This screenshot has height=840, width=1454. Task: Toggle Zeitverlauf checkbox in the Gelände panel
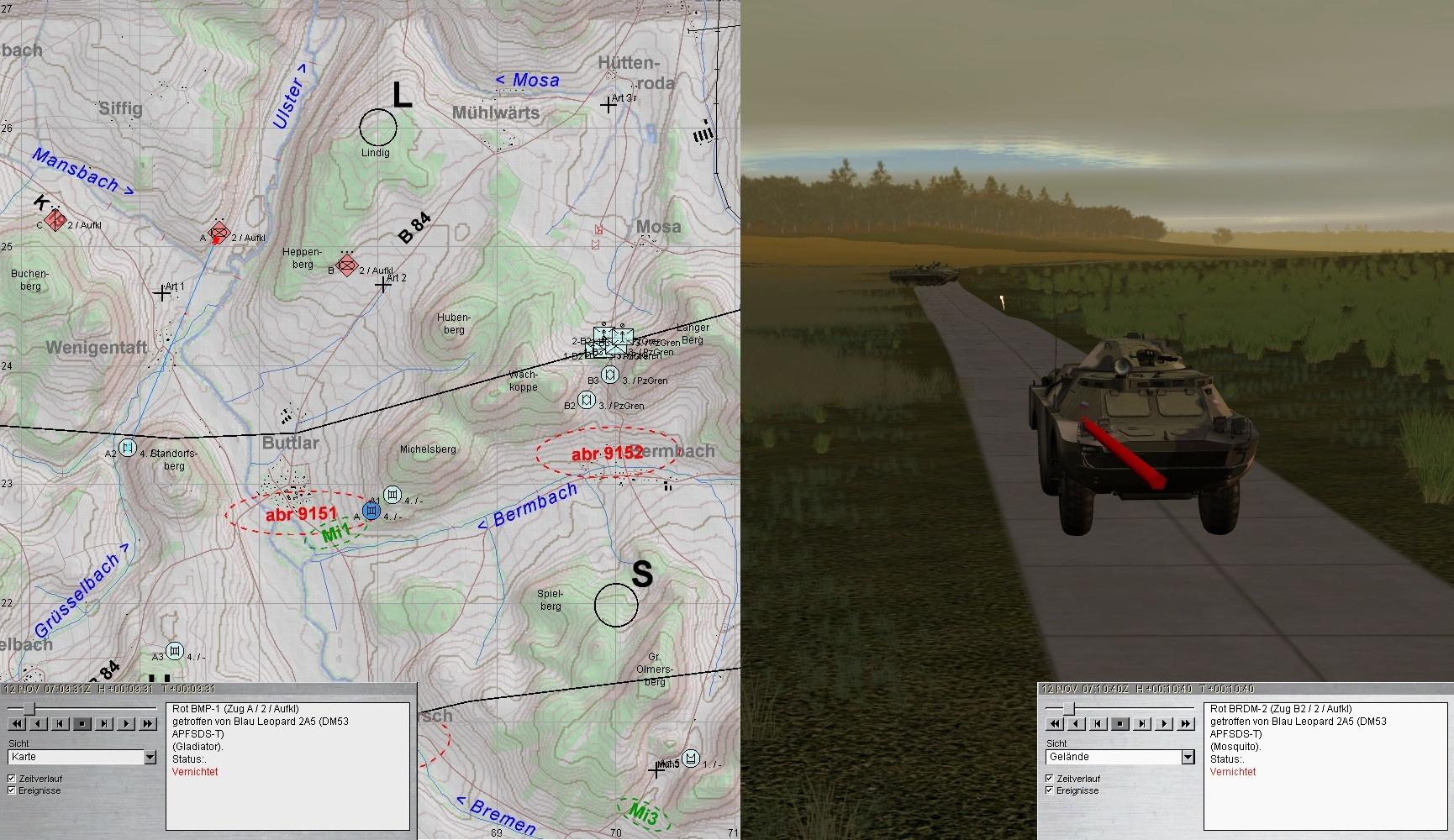coord(1050,779)
